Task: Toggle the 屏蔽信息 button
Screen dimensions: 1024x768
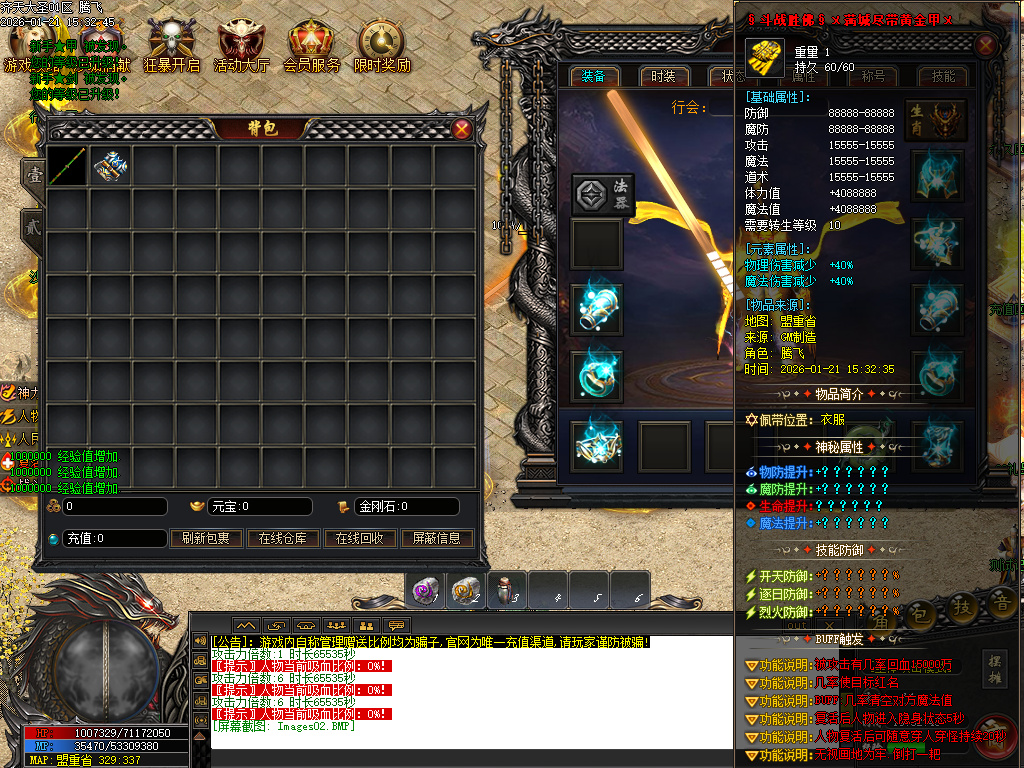Action: pyautogui.click(x=437, y=538)
